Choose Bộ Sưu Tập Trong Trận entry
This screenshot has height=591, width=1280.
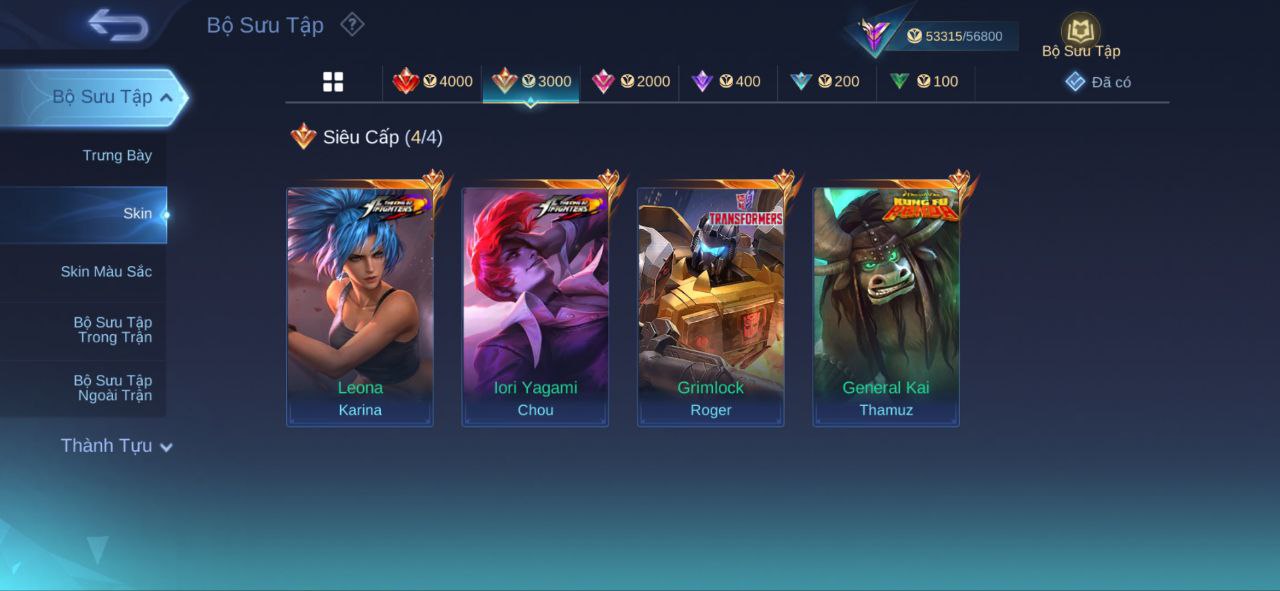coord(112,329)
